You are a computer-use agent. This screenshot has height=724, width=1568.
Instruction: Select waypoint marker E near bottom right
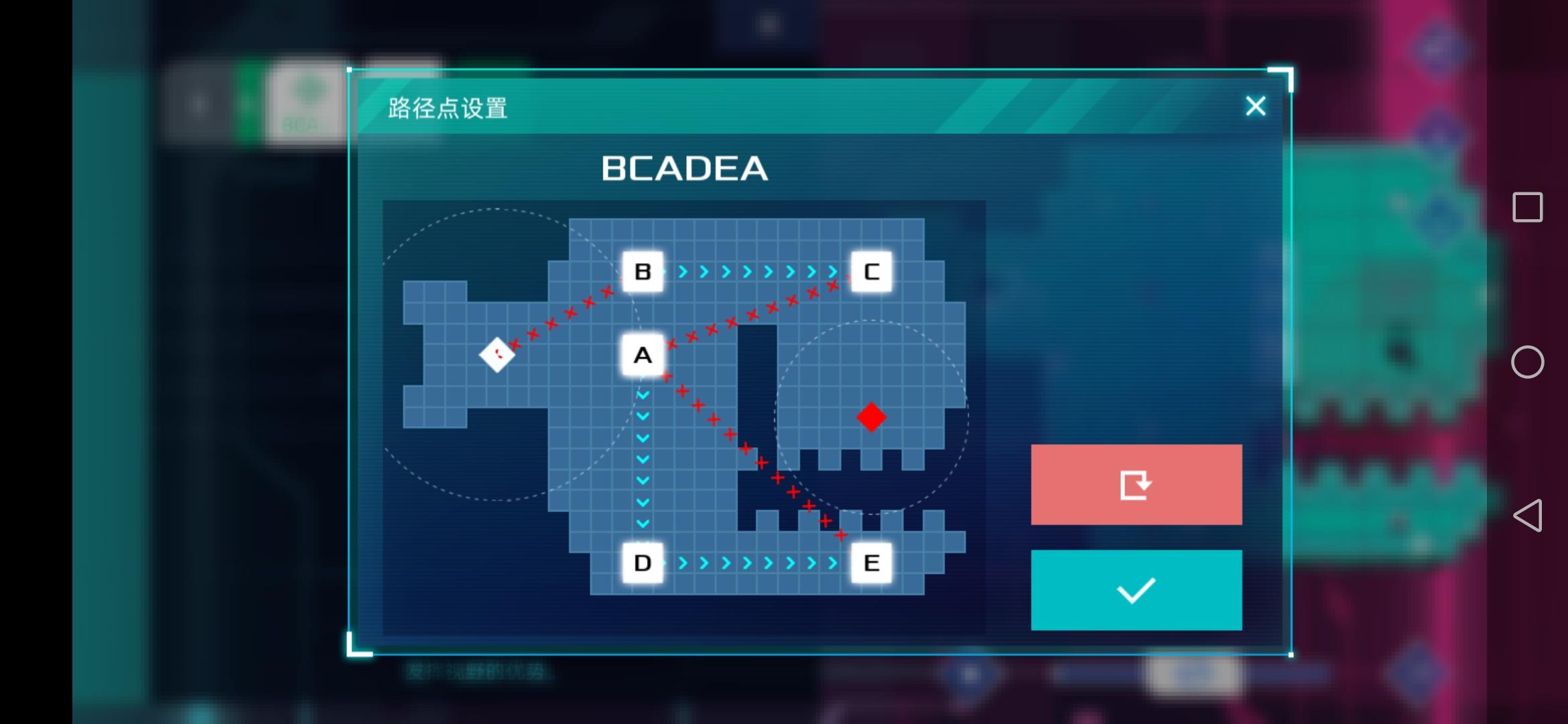[872, 563]
